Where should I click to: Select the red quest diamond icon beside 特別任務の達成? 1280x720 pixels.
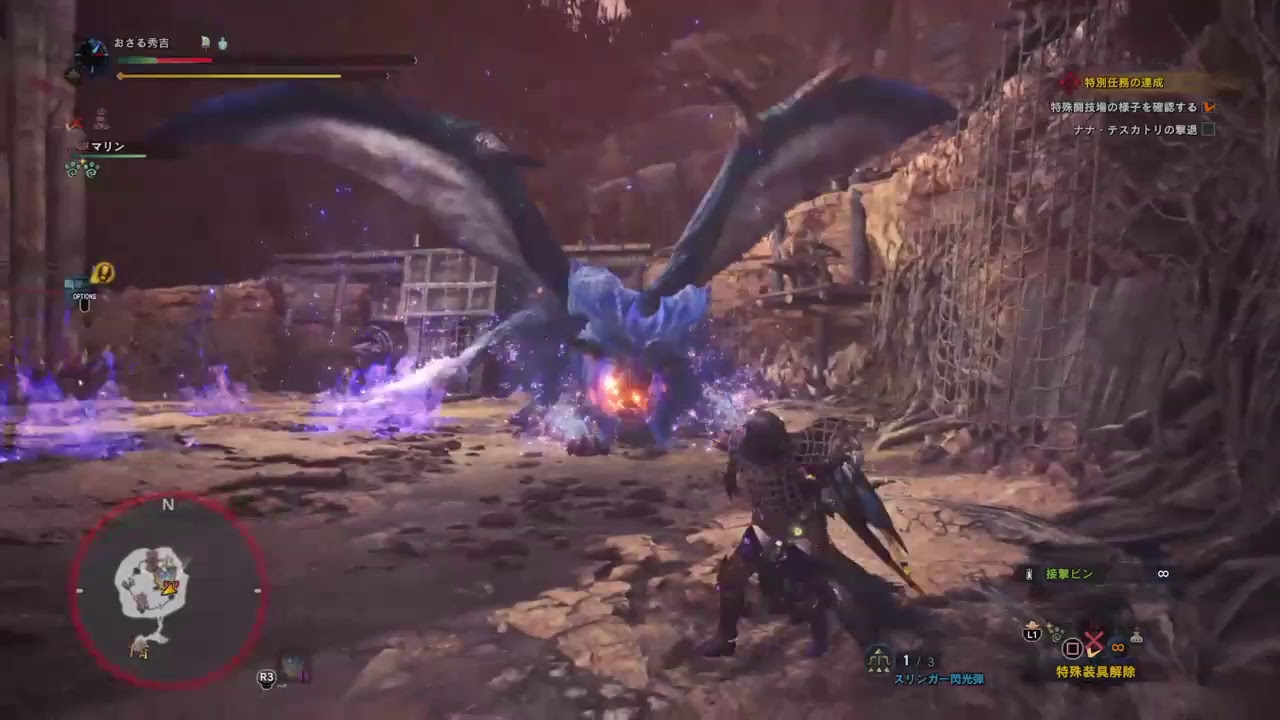[1068, 82]
